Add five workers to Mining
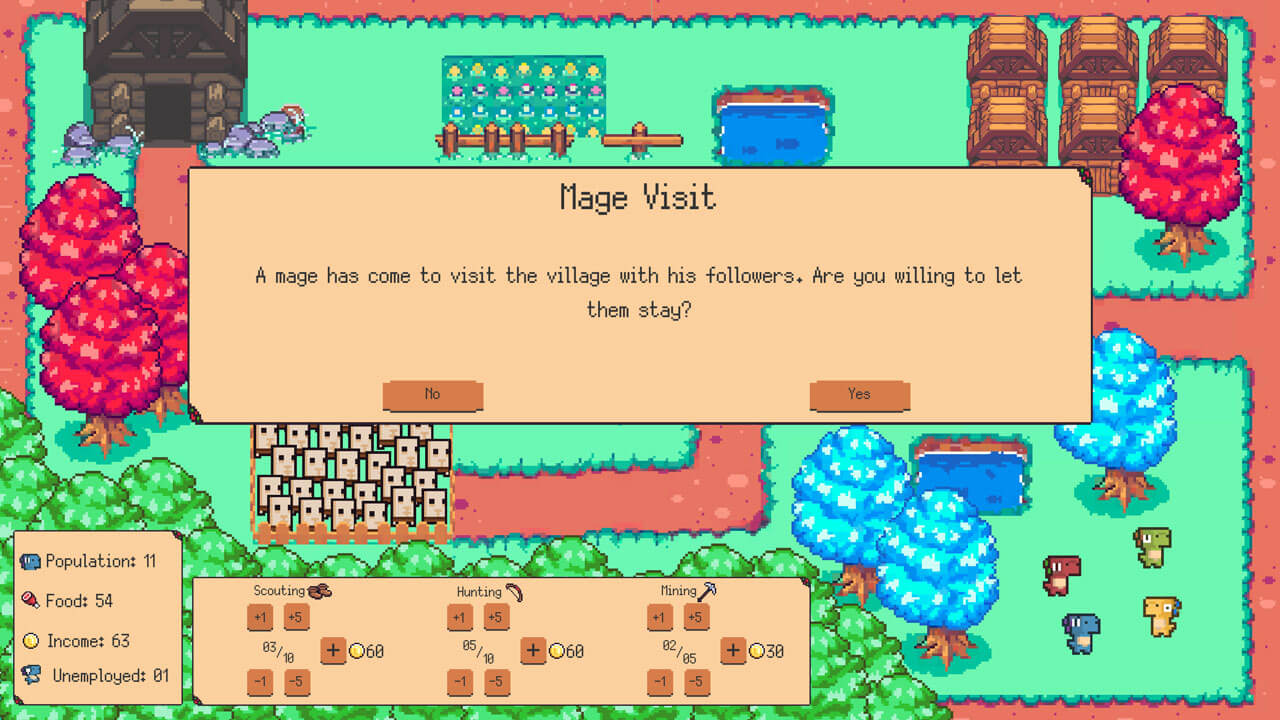The height and width of the screenshot is (720, 1280). point(696,617)
